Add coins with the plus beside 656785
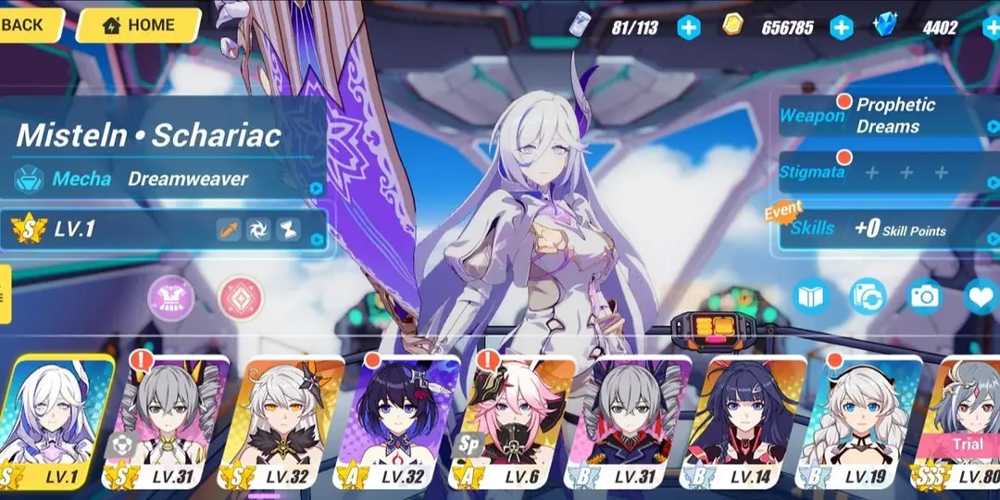The height and width of the screenshot is (500, 1000). [x=842, y=27]
